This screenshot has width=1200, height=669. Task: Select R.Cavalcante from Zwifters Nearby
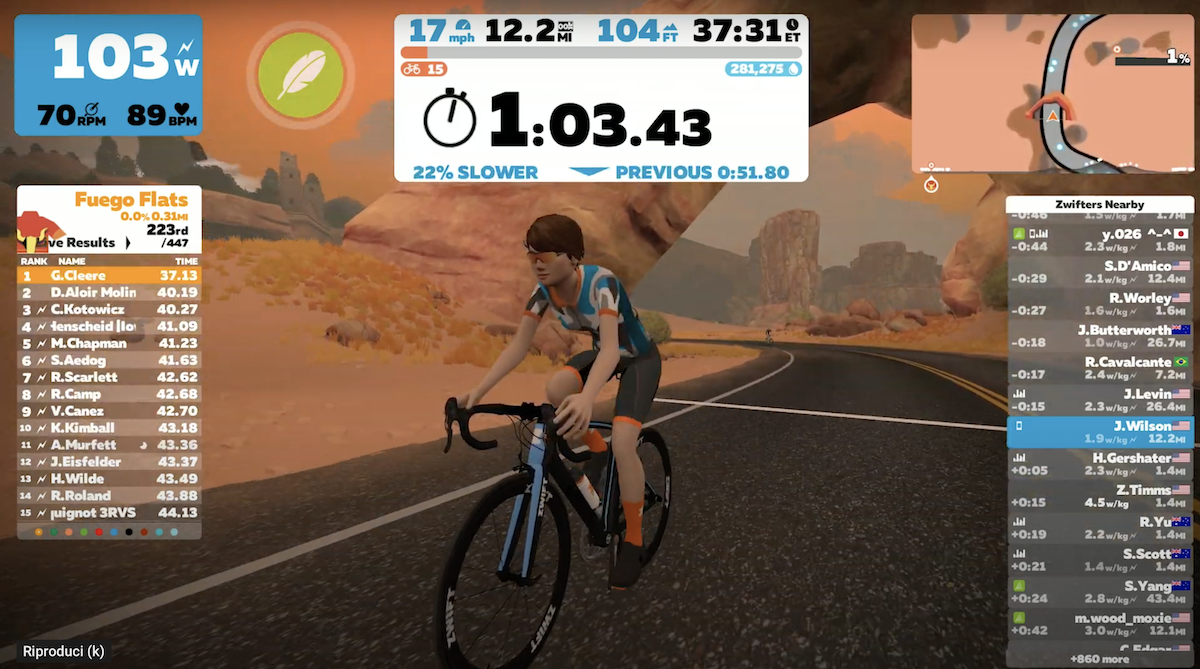[x=1100, y=368]
